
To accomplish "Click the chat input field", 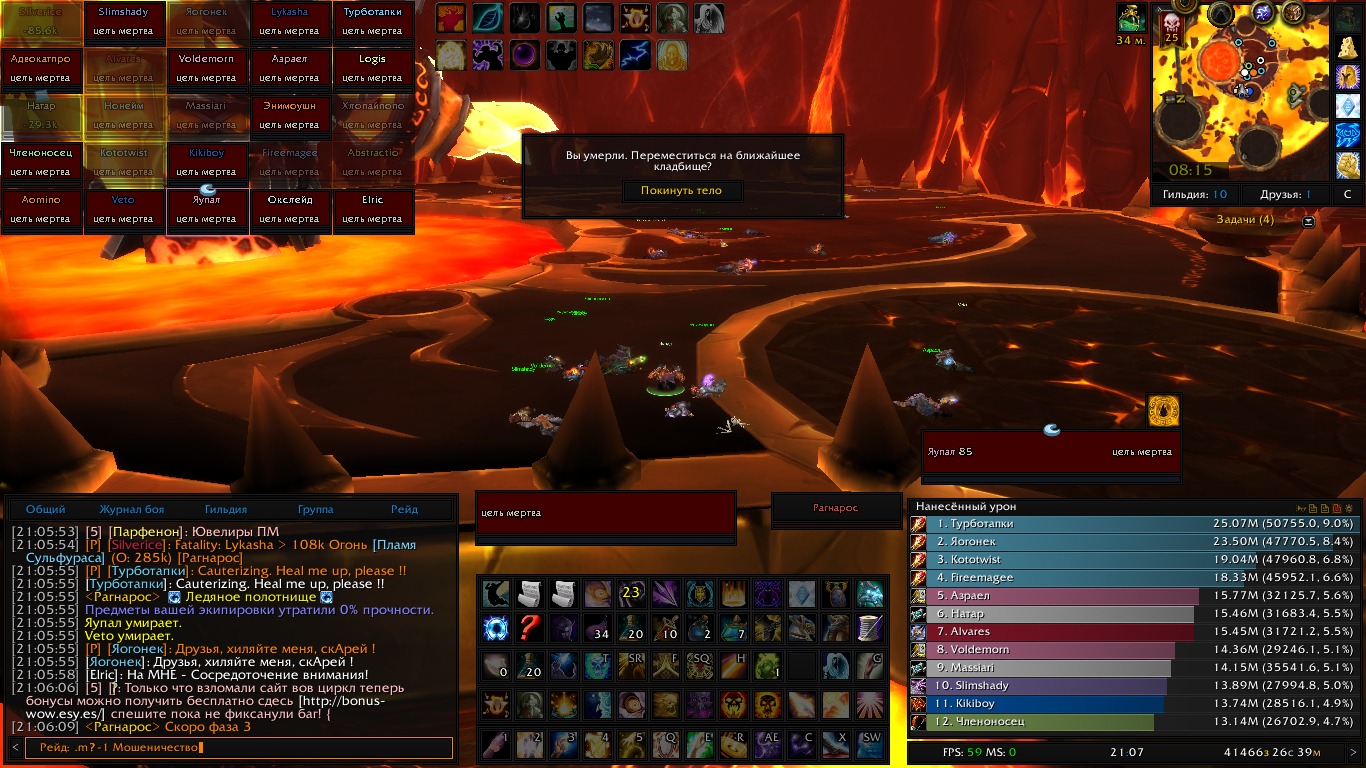I will (240, 747).
